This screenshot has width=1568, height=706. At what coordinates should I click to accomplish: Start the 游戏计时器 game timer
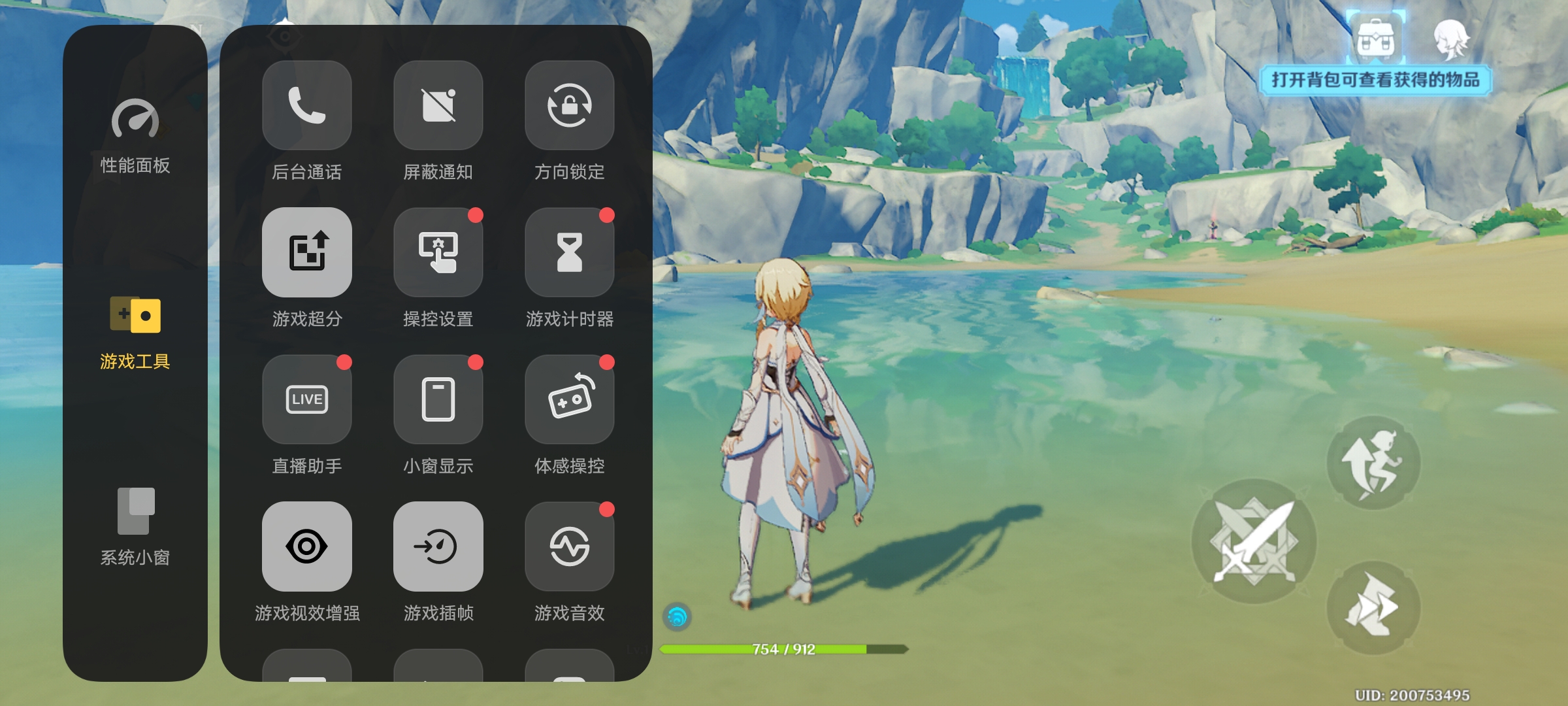570,252
